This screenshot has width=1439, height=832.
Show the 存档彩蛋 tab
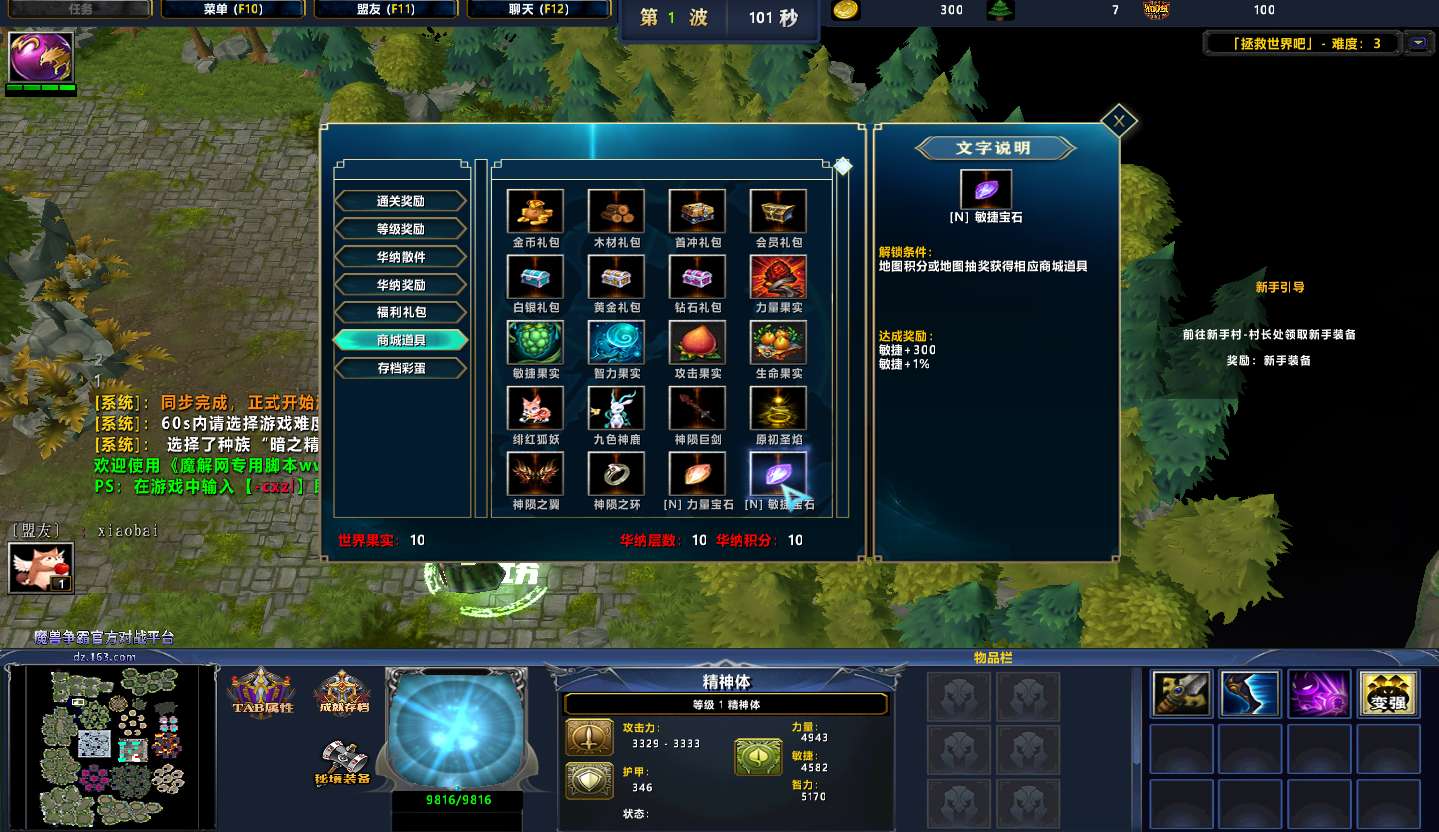point(400,368)
